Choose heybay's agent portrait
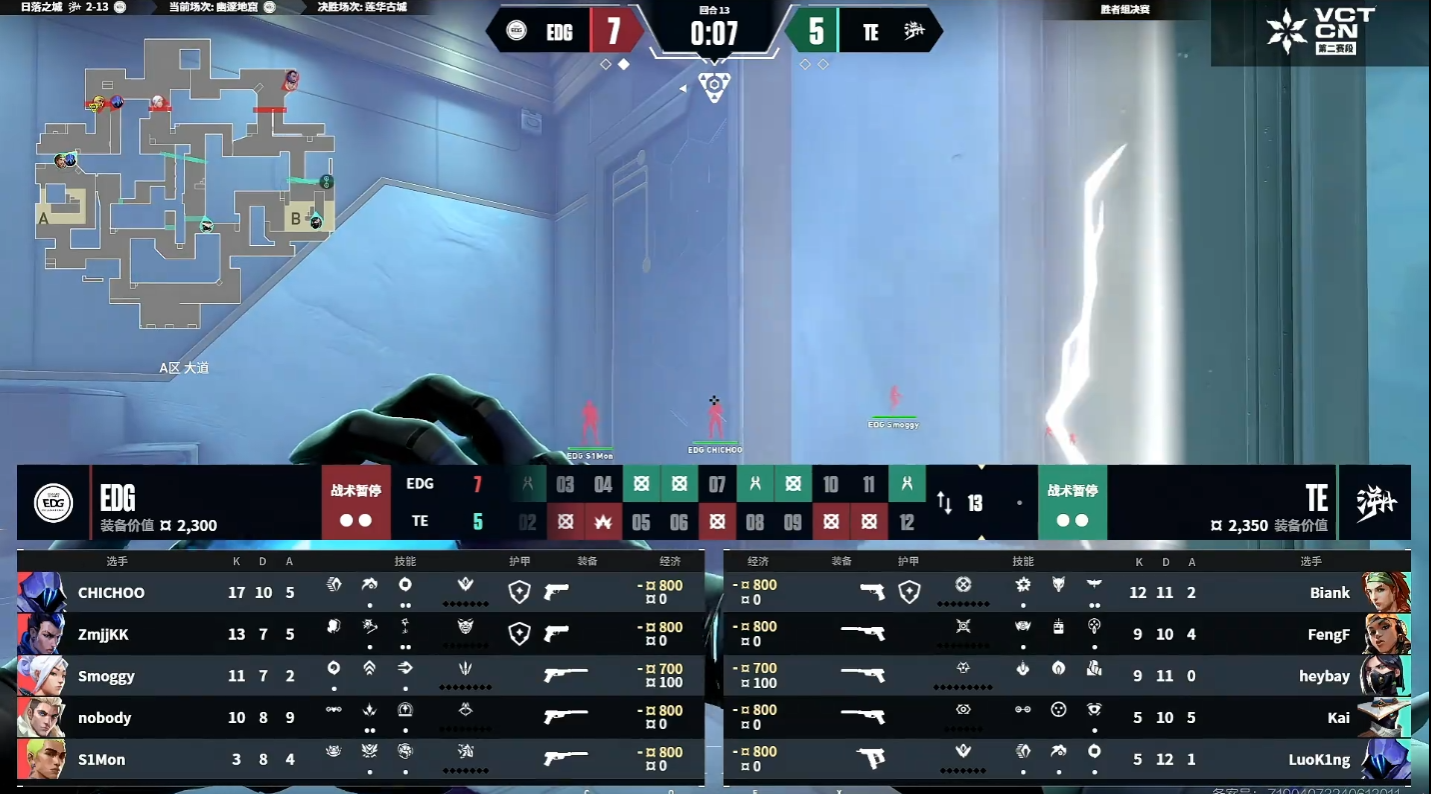Viewport: 1431px width, 794px height. [1386, 676]
